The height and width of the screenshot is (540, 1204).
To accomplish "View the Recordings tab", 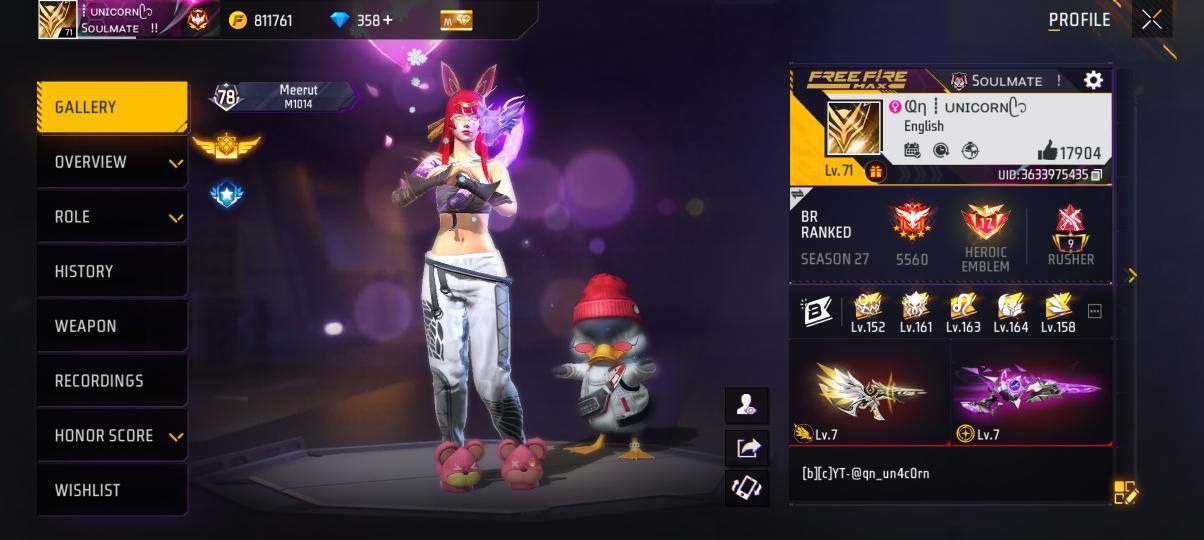I will (x=112, y=381).
